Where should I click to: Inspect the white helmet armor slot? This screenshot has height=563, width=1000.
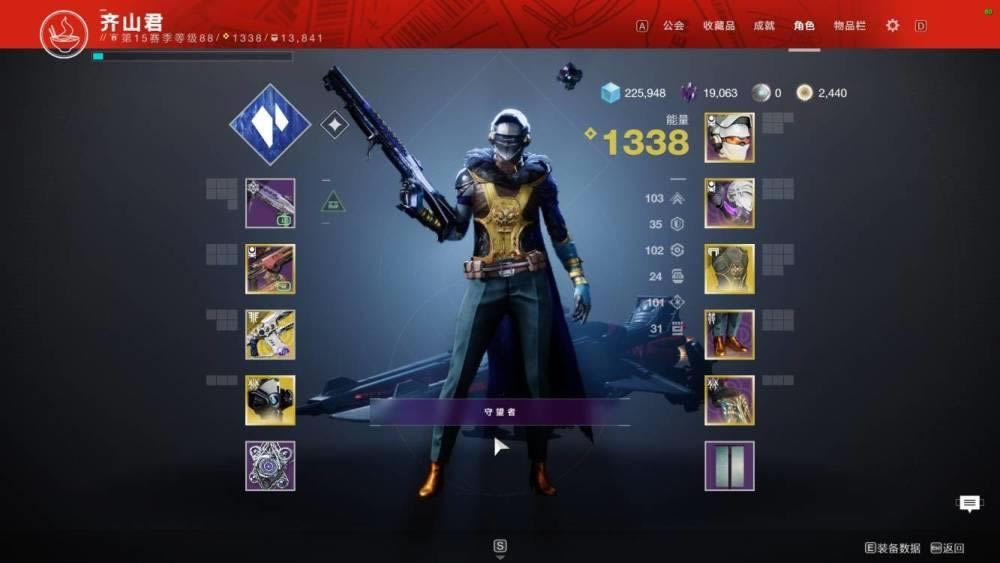729,137
